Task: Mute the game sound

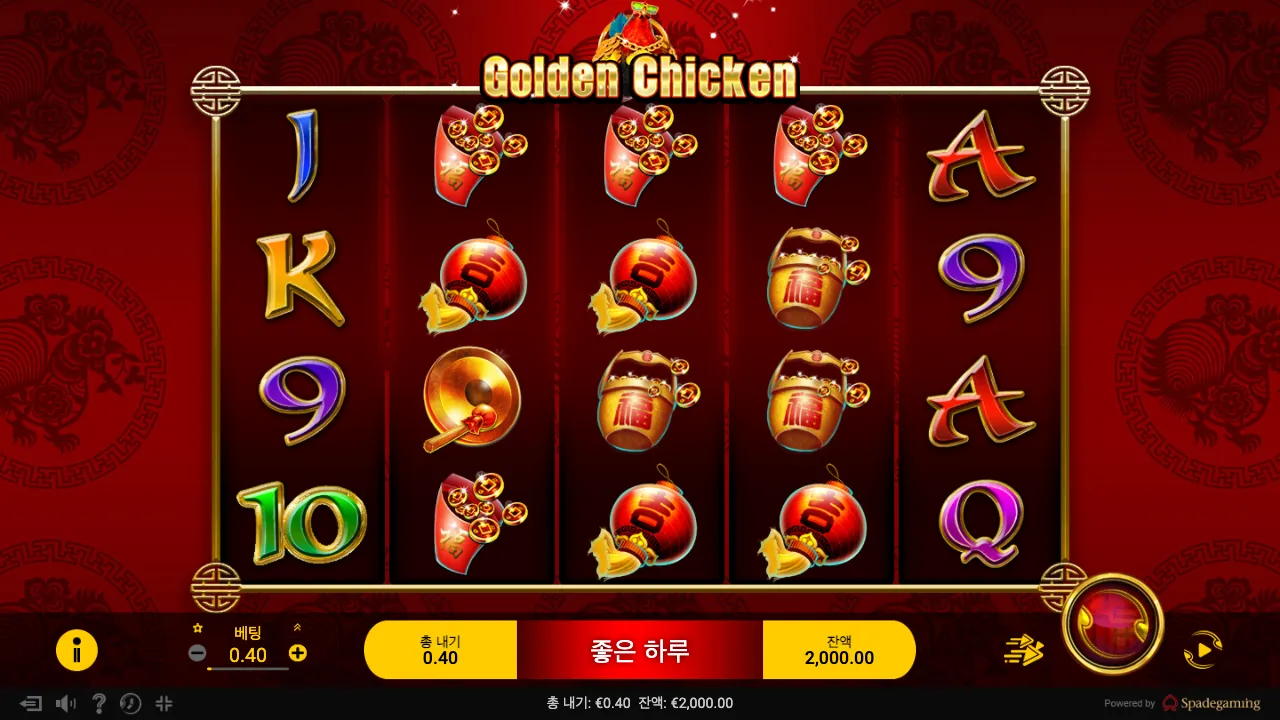Action: click(x=66, y=703)
